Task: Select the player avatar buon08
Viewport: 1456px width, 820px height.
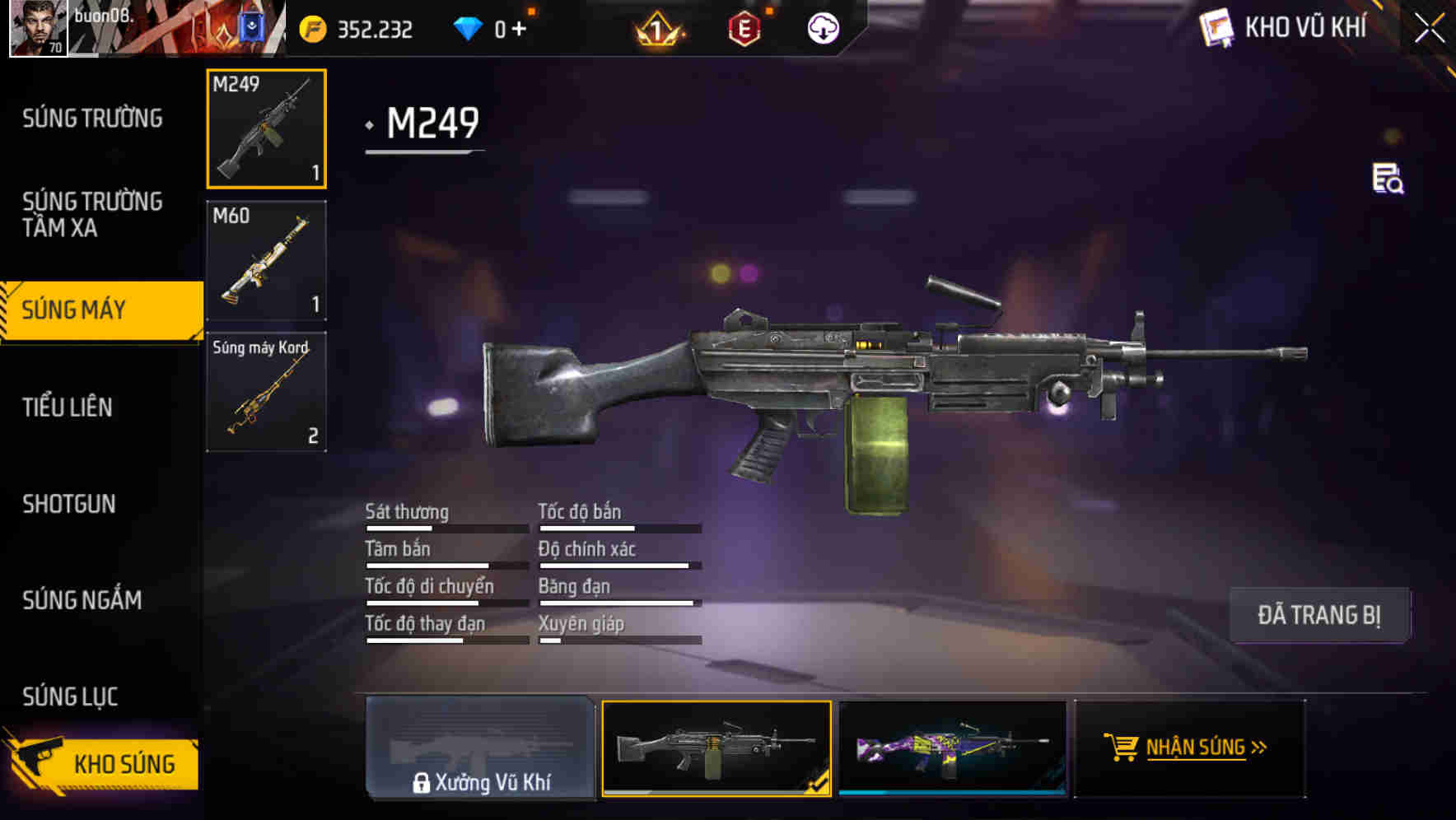Action: coord(37,27)
